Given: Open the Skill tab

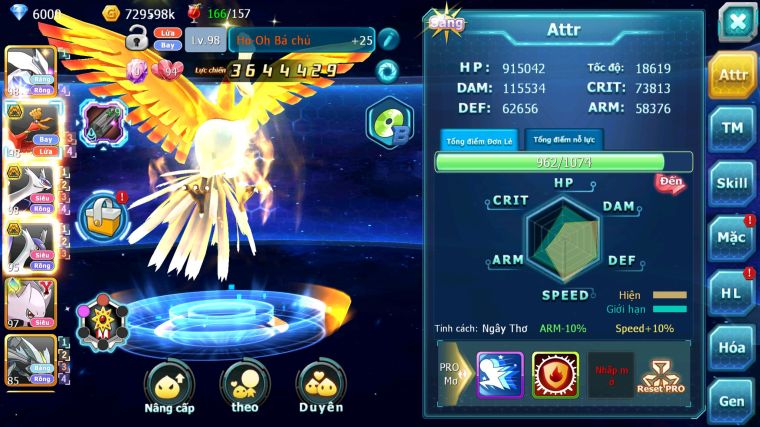Looking at the screenshot, I should point(732,182).
